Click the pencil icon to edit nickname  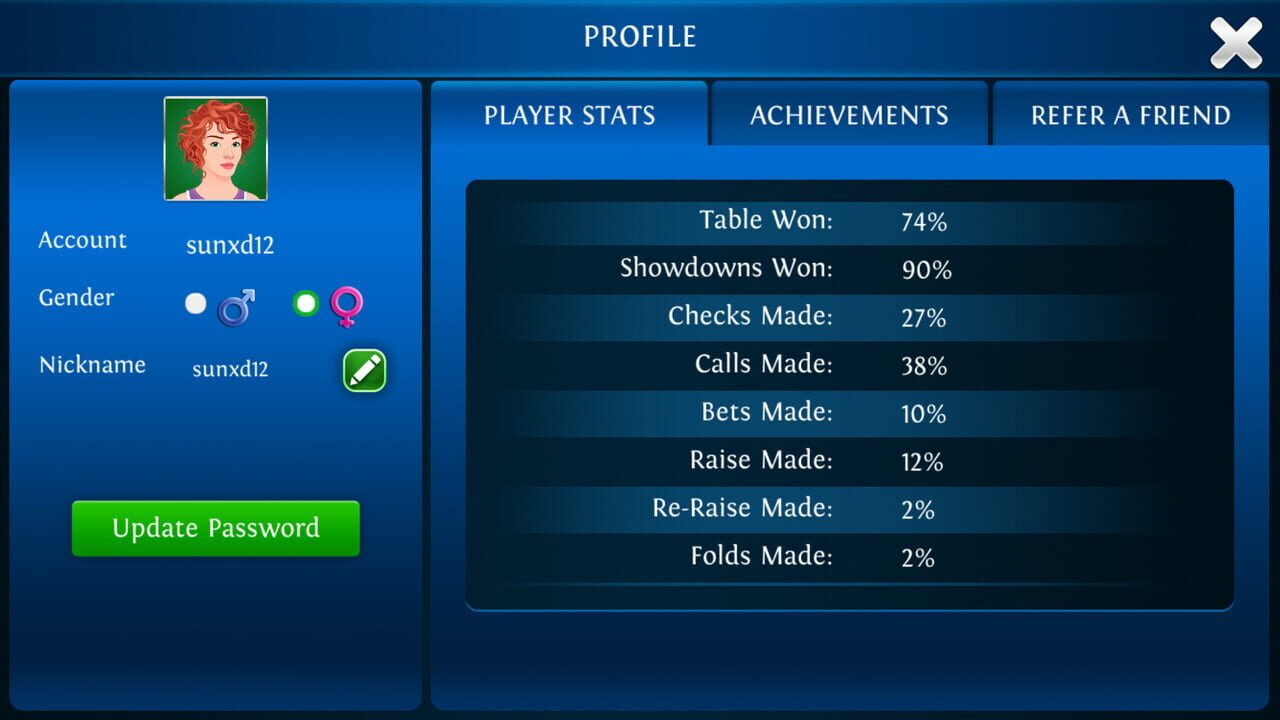pyautogui.click(x=363, y=370)
